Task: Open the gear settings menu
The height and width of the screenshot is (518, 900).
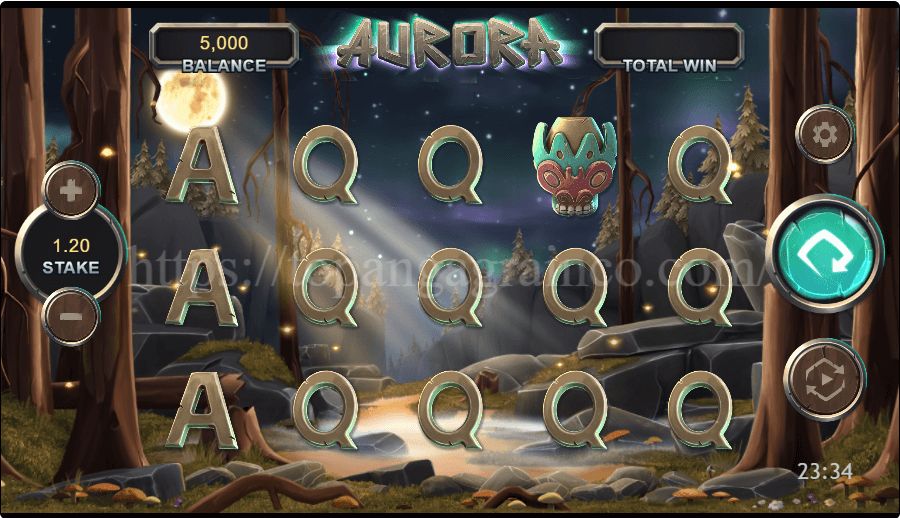Action: (824, 134)
